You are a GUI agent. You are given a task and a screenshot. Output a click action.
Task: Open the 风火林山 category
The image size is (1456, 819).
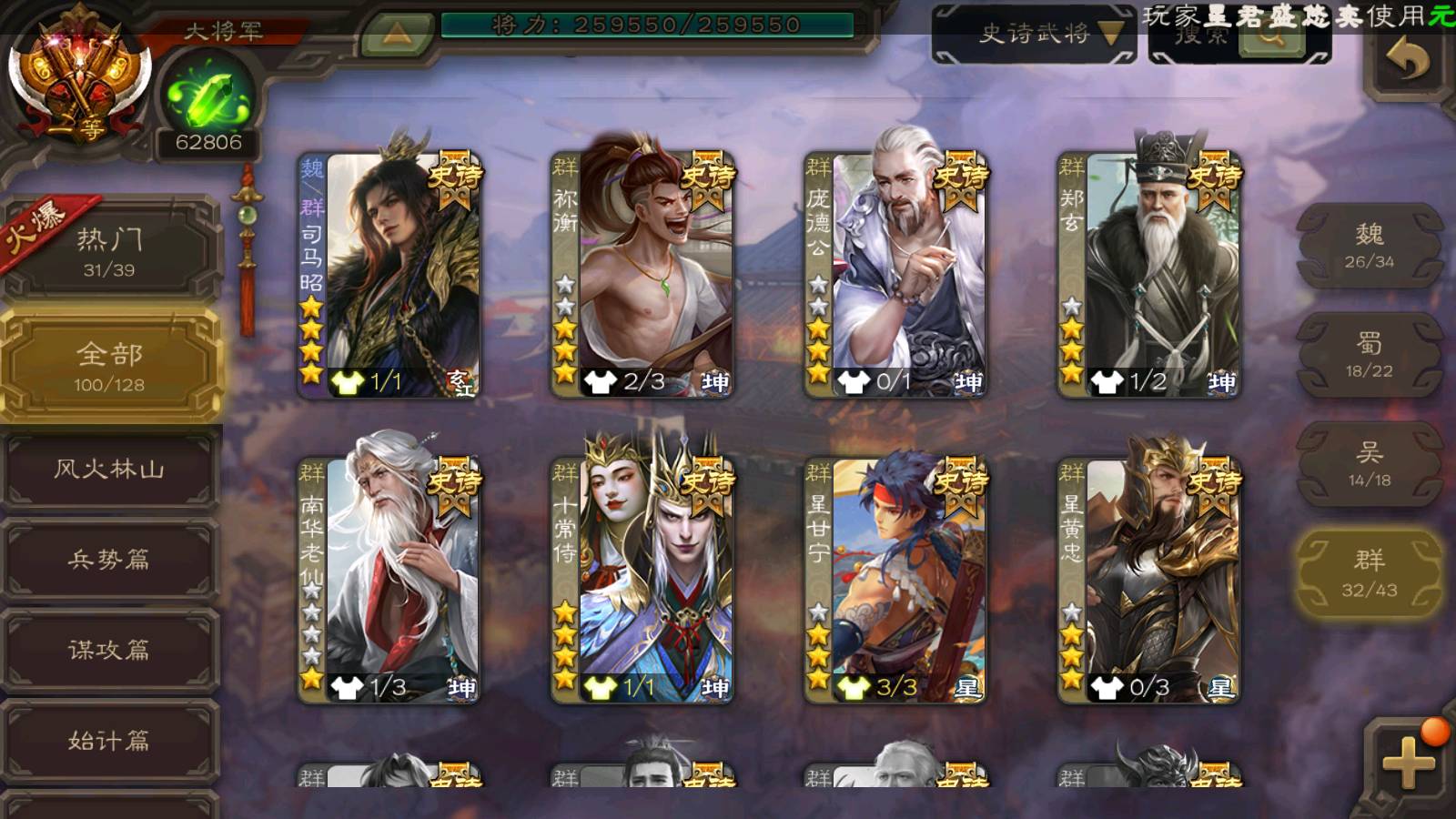click(109, 470)
